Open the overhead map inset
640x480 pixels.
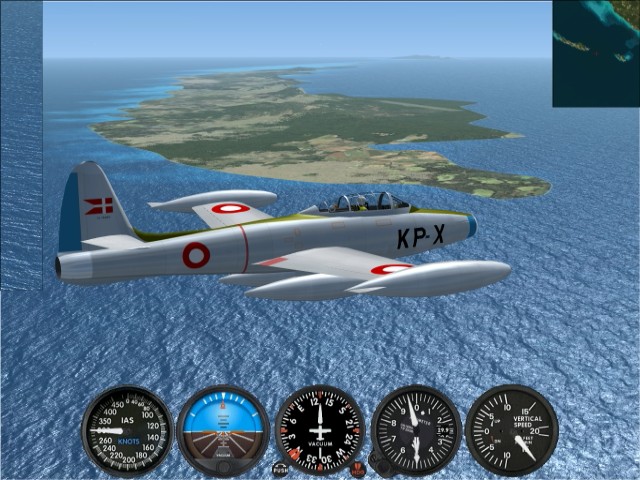[x=596, y=53]
